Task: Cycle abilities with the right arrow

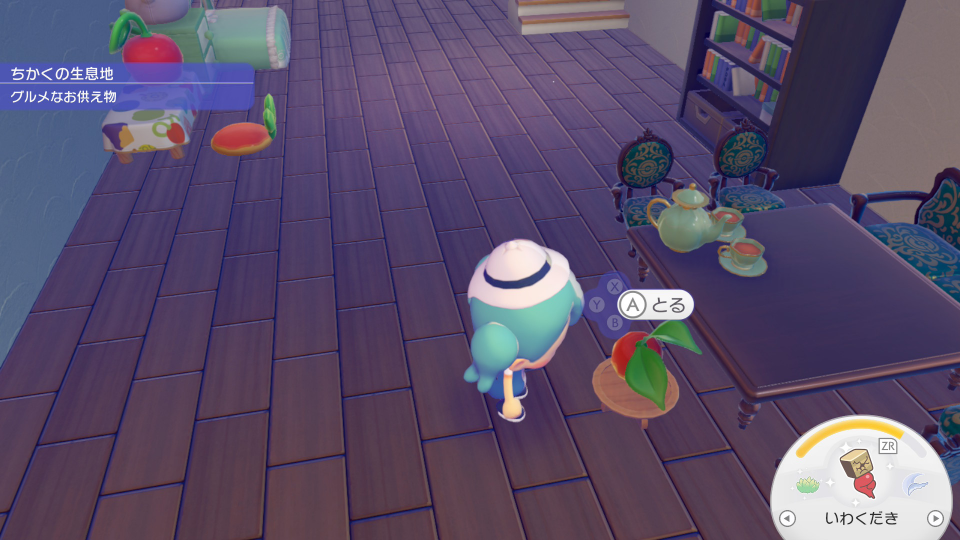Action: [x=935, y=518]
